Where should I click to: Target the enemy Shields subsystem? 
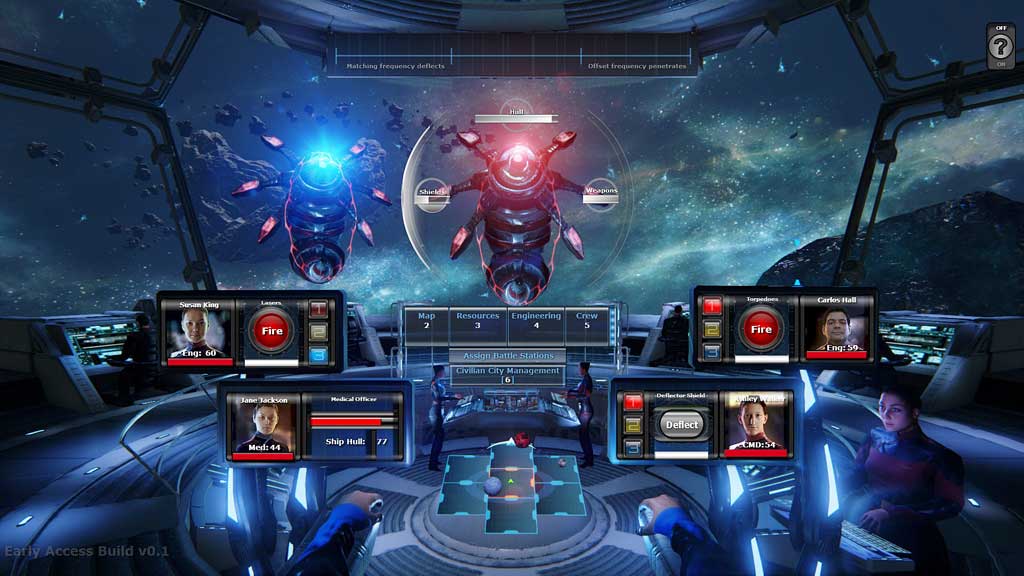coord(432,193)
